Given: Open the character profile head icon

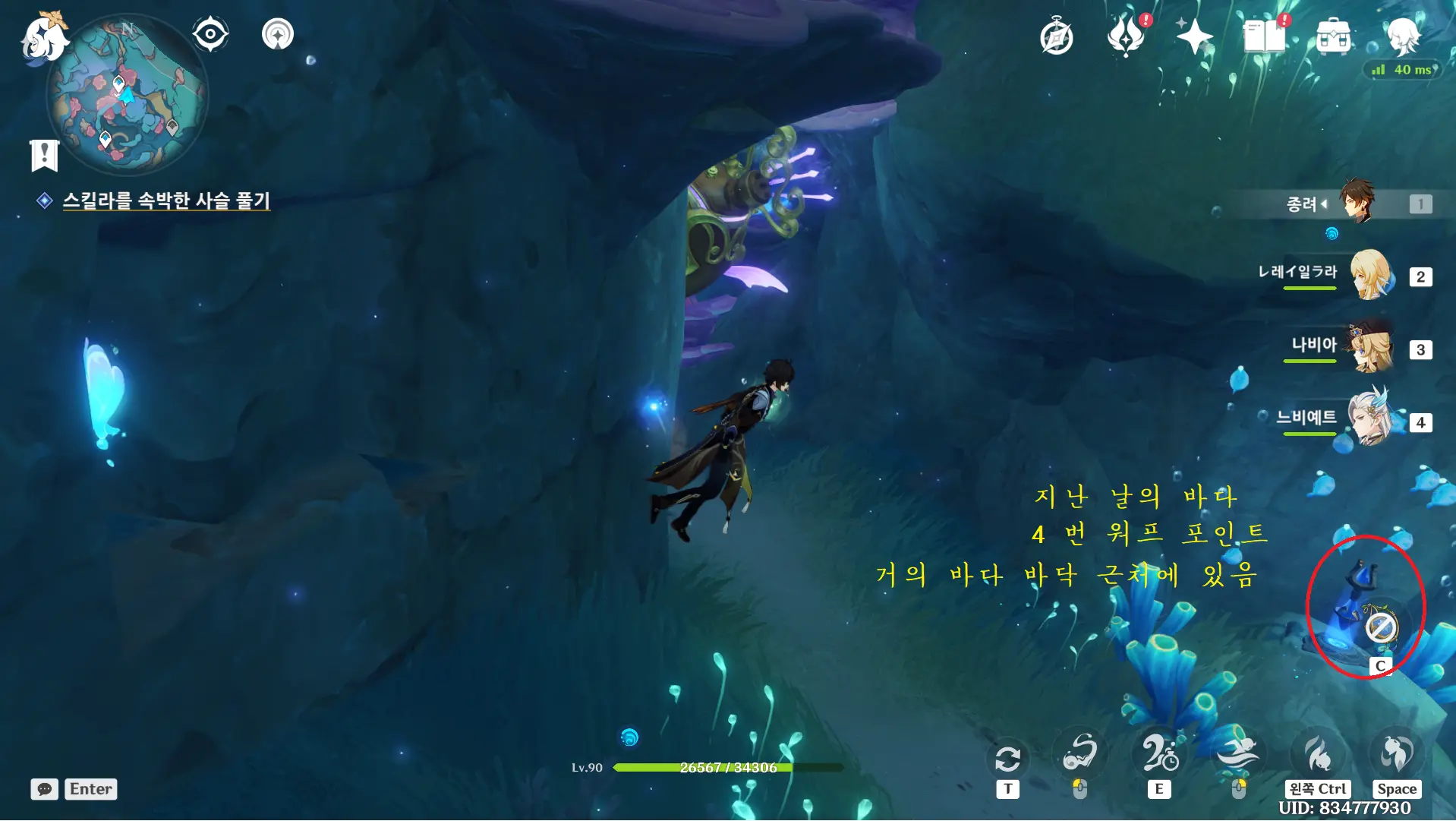Looking at the screenshot, I should pos(1403,36).
